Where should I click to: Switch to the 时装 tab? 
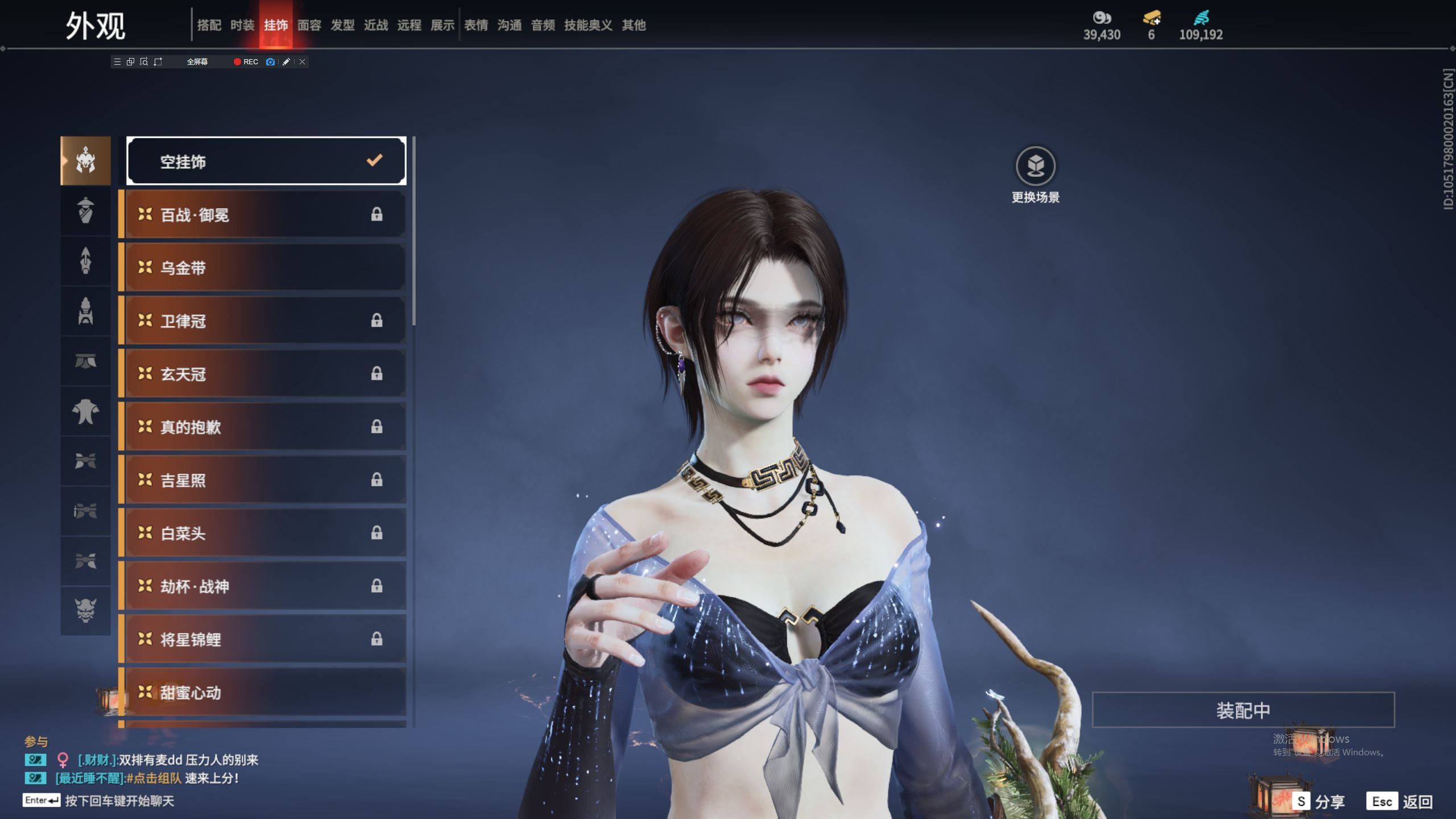242,25
